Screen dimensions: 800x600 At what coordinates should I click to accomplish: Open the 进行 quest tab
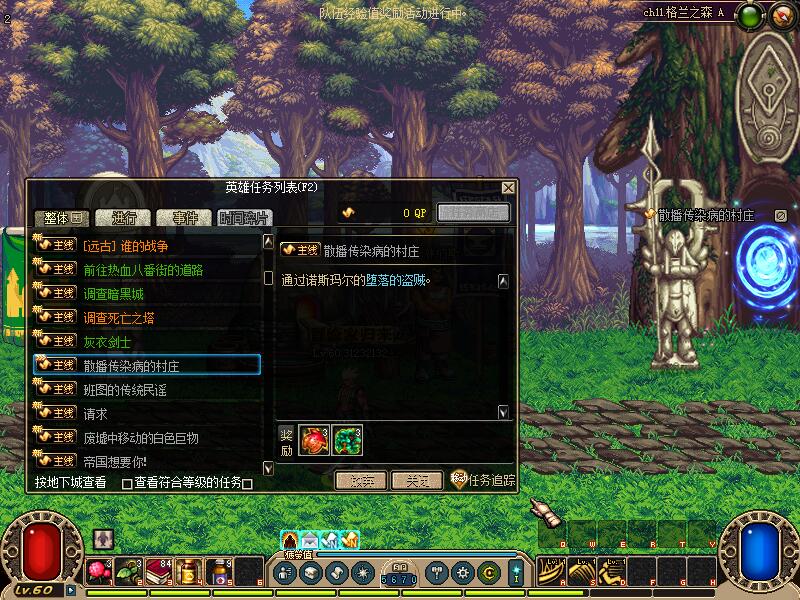point(124,218)
